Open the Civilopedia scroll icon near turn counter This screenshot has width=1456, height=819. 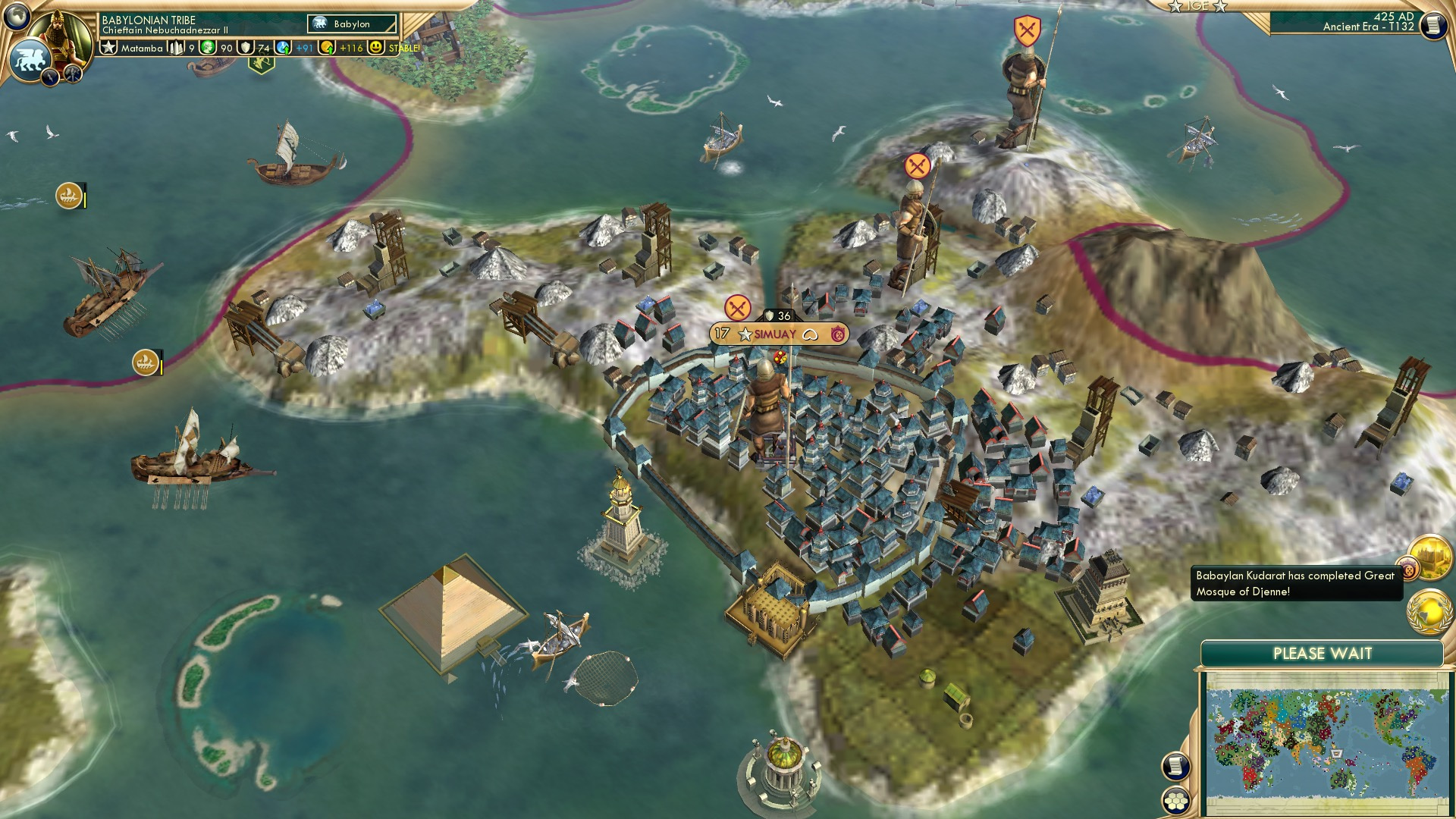click(x=1434, y=24)
